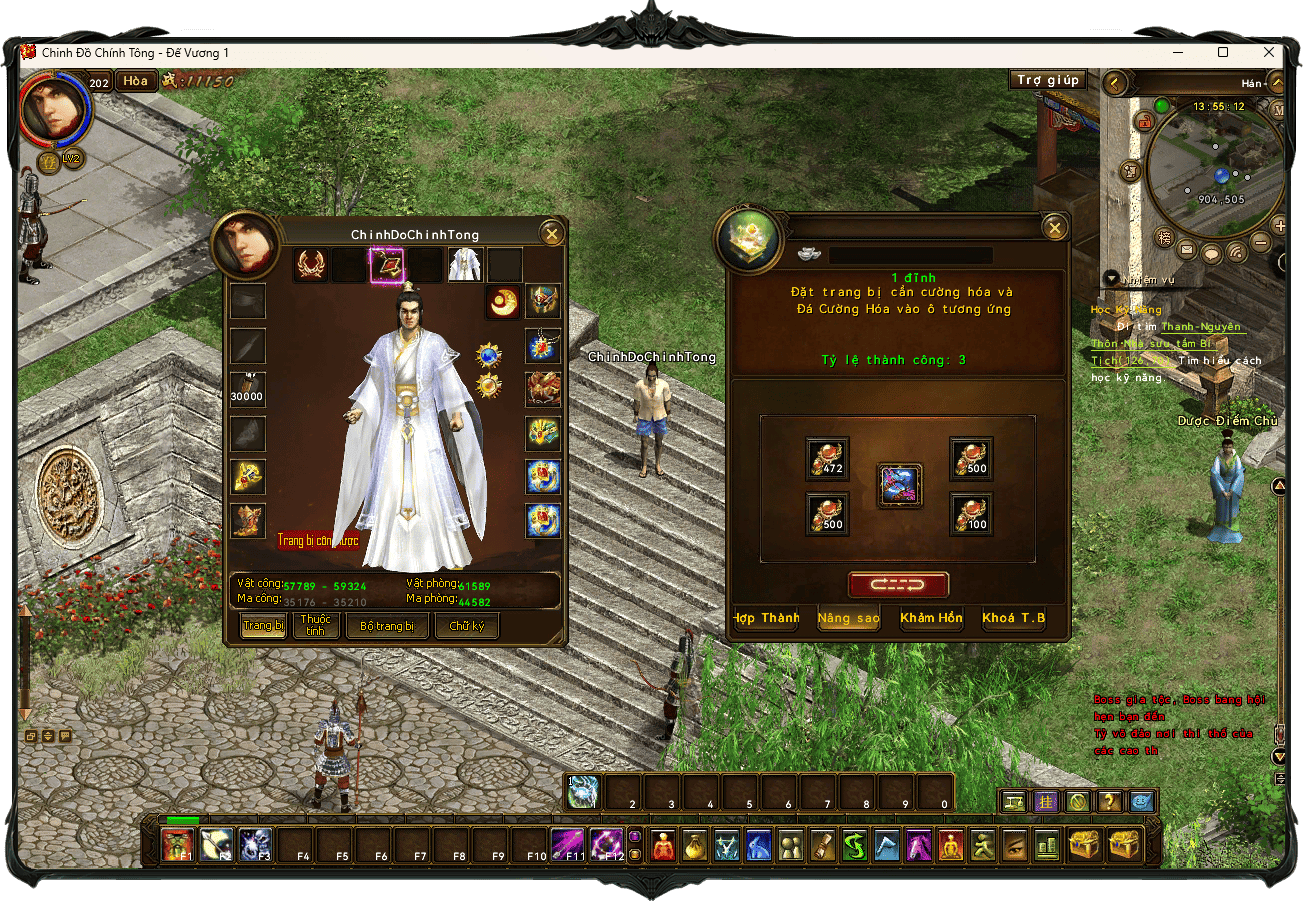Select the arrow quiver slot with 30000
Viewport: 1303px width, 901px height.
(x=247, y=389)
